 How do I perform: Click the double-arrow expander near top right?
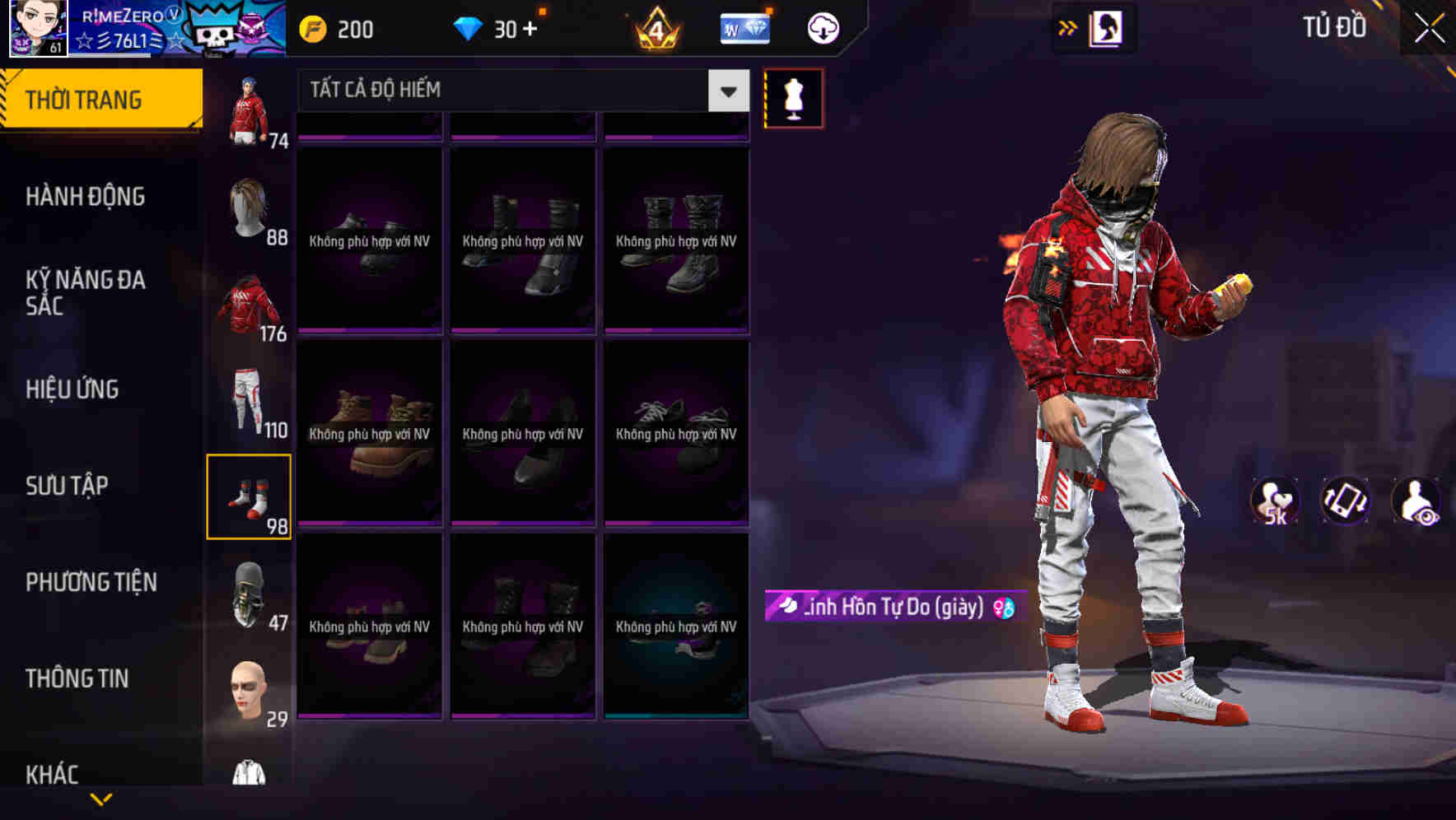1066,27
